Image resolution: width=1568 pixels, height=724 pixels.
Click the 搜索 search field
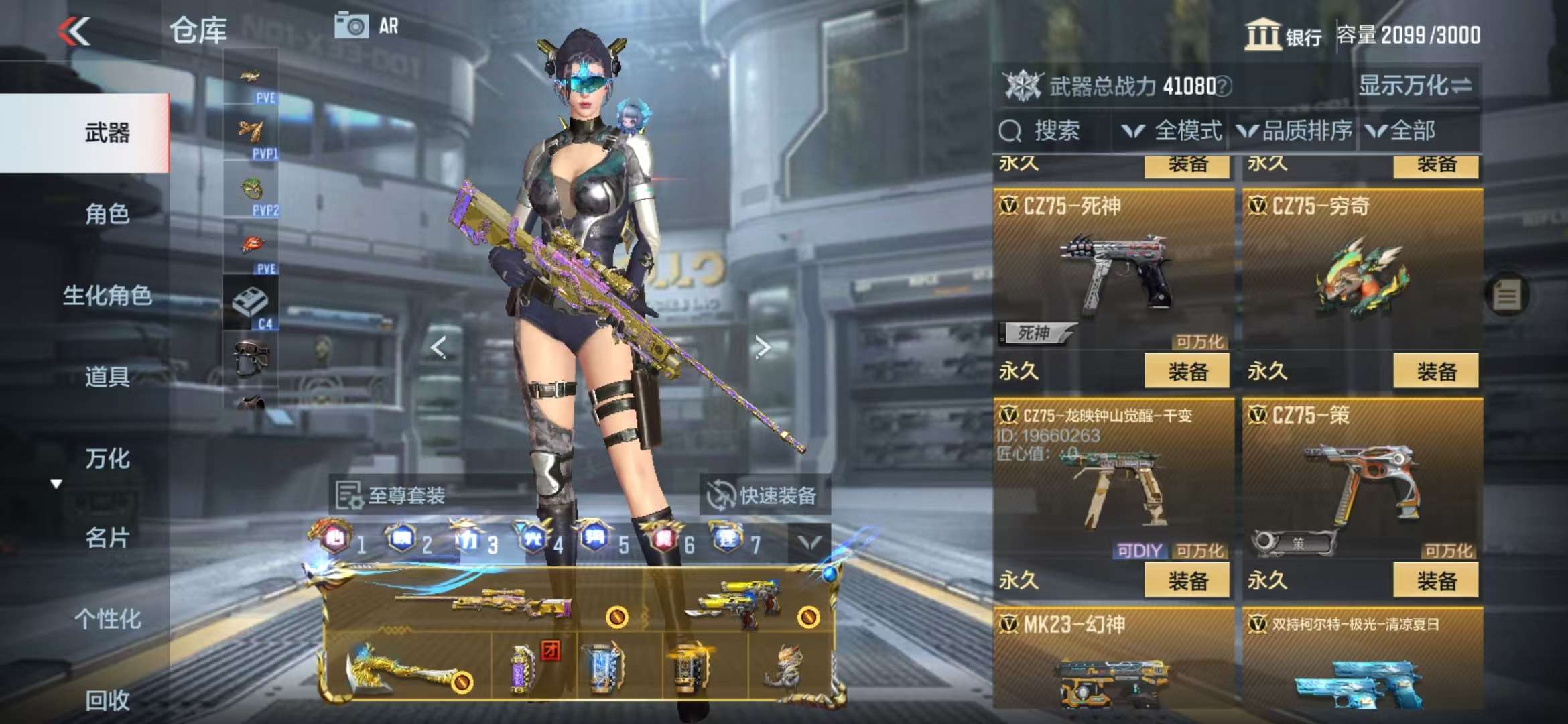pyautogui.click(x=1053, y=131)
